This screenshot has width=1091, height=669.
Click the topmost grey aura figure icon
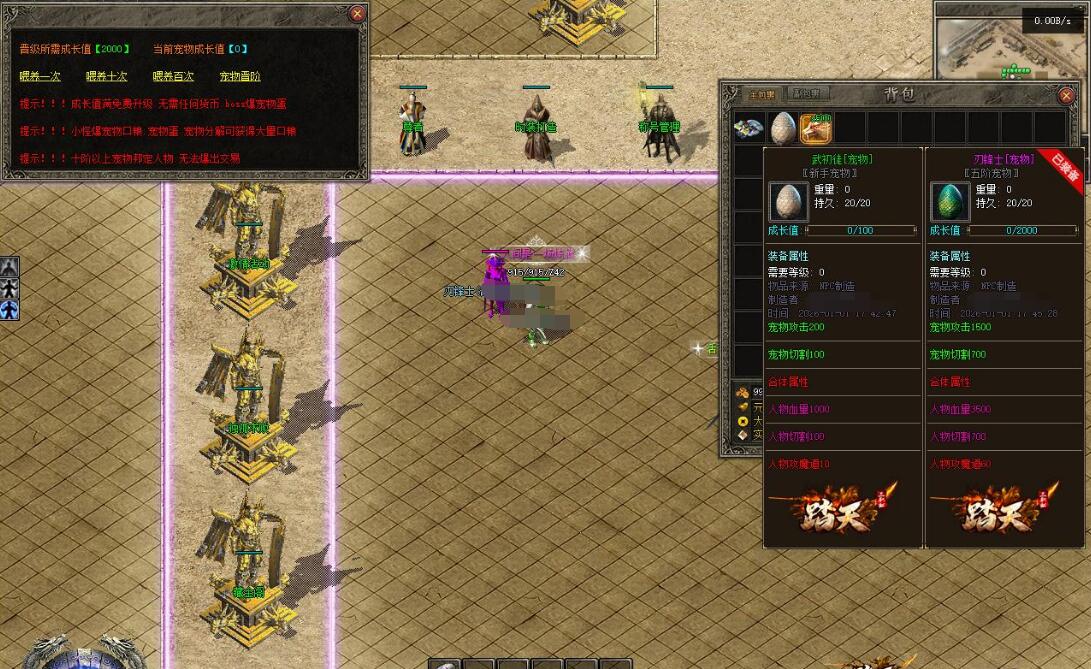(9, 266)
